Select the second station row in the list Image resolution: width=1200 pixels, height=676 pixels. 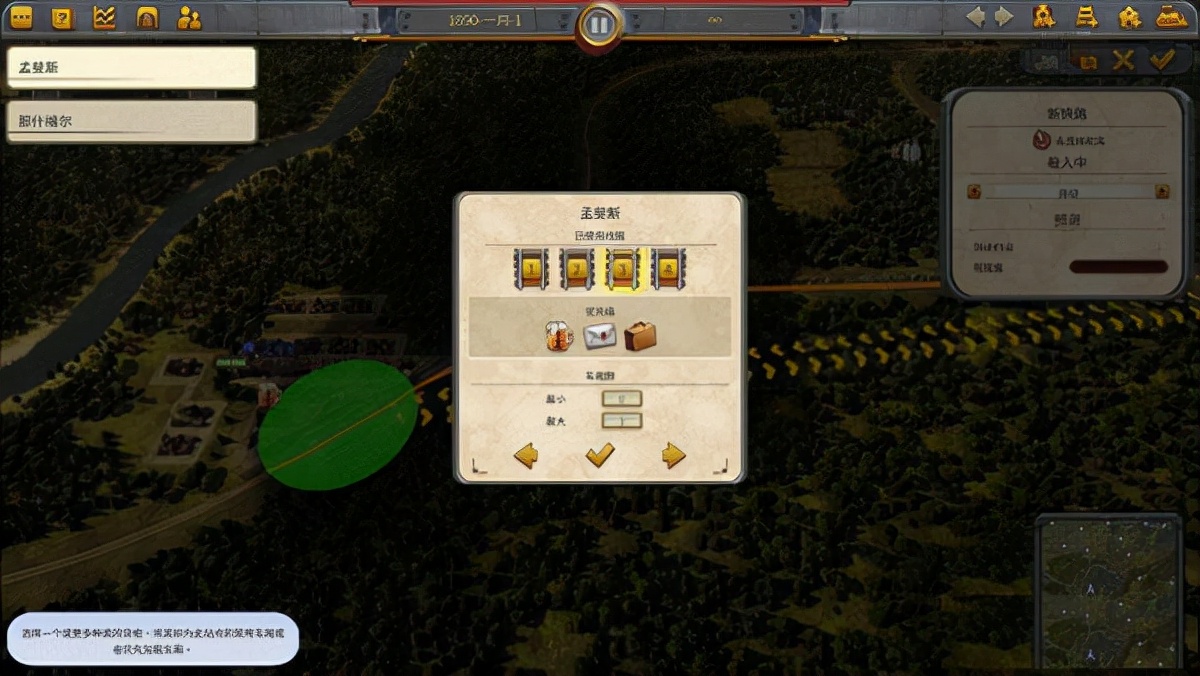pos(131,121)
